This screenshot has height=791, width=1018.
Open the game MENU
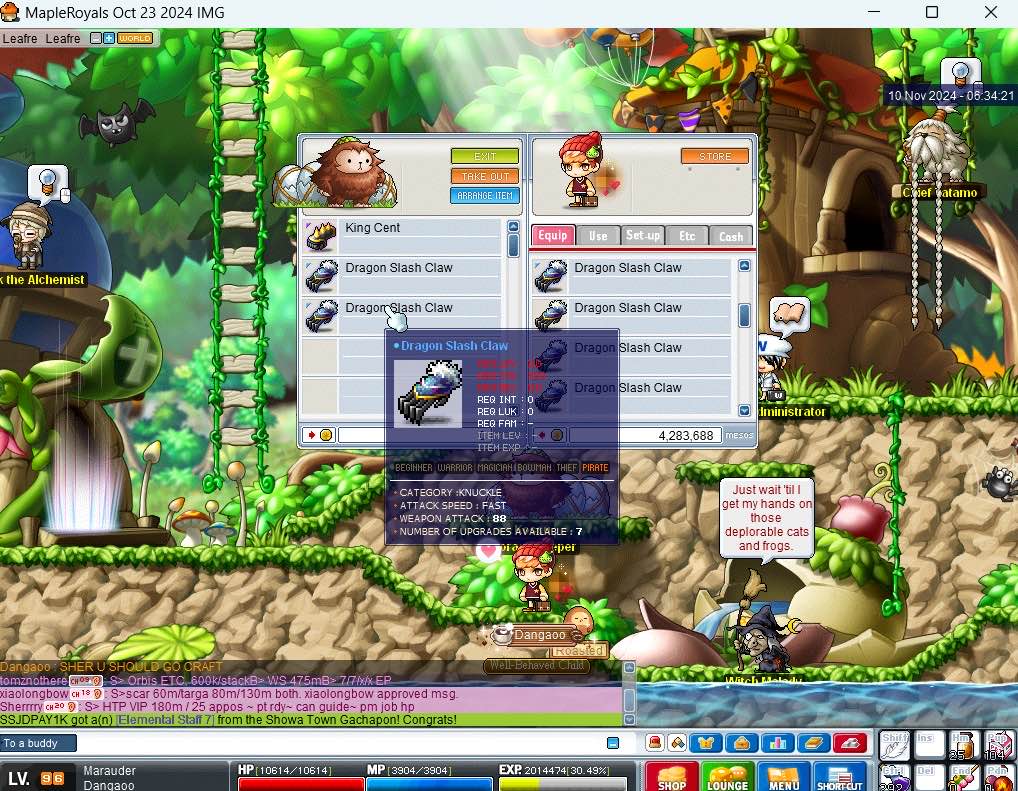click(x=783, y=777)
